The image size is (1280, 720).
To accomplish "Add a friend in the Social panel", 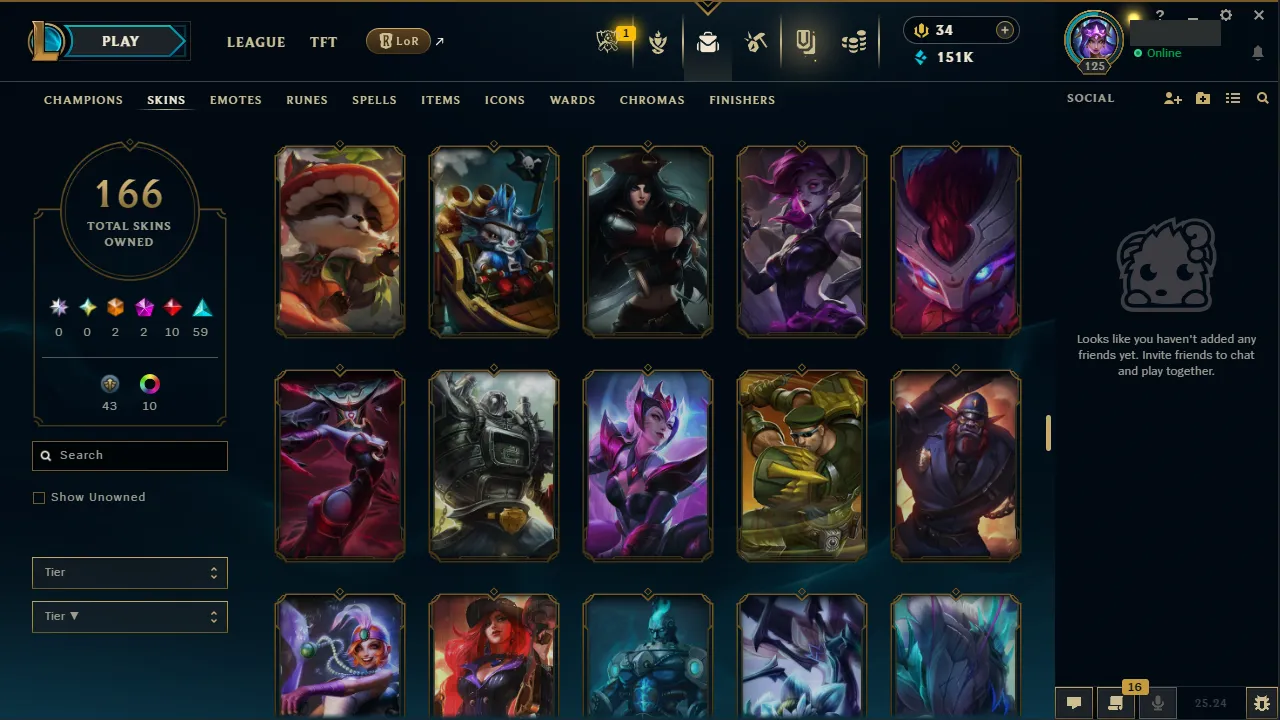I will click(1172, 98).
